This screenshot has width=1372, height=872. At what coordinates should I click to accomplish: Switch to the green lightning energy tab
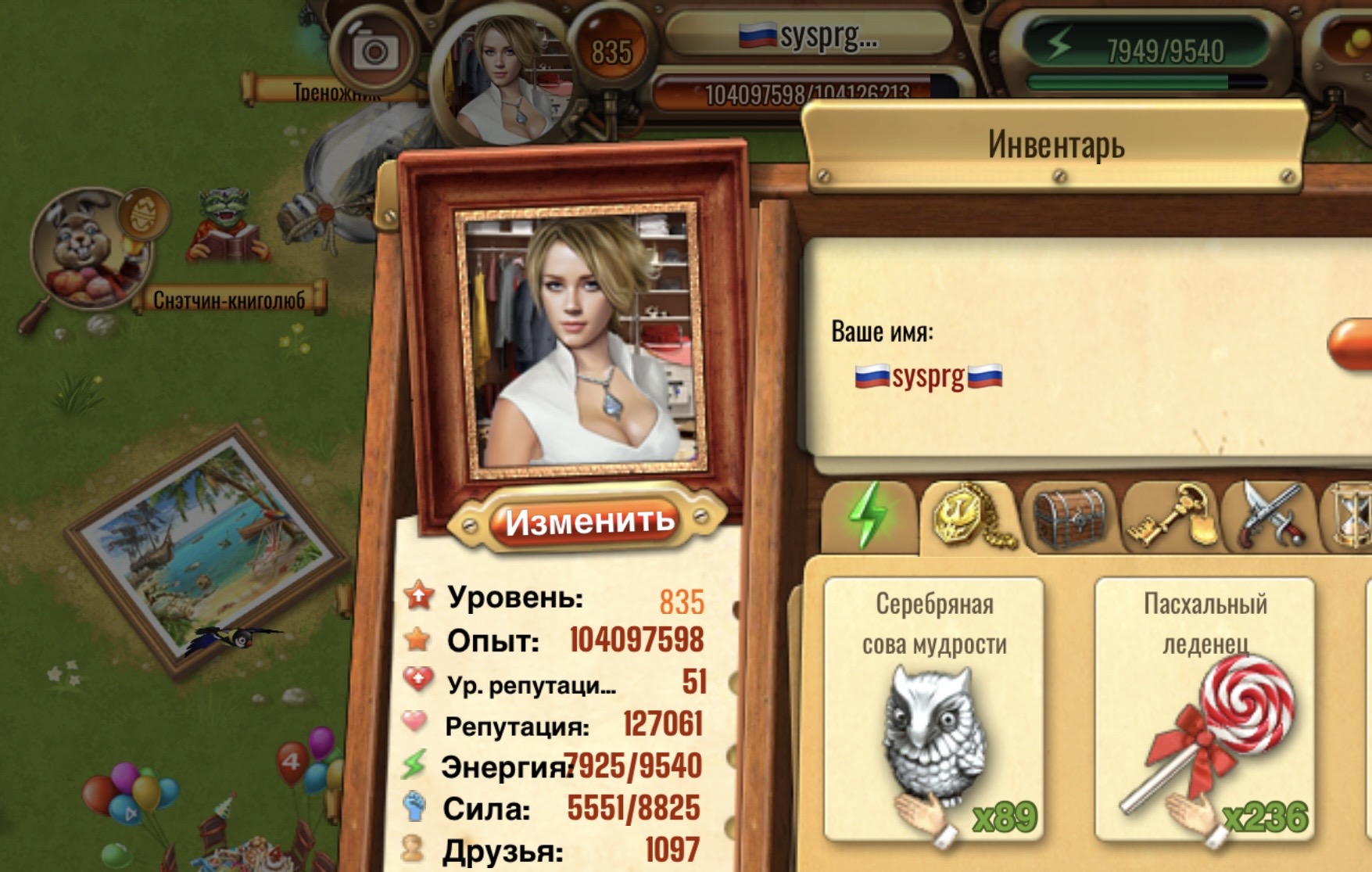point(868,515)
